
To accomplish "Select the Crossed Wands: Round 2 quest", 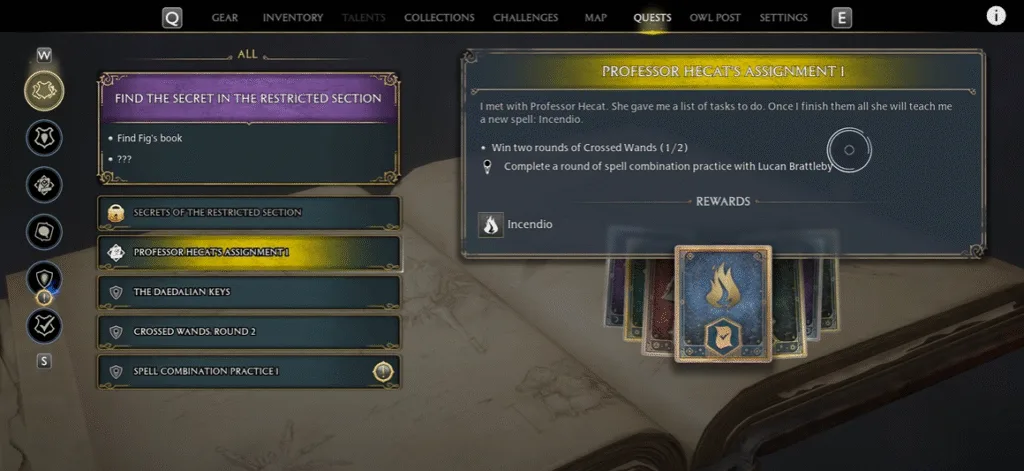I will click(249, 331).
